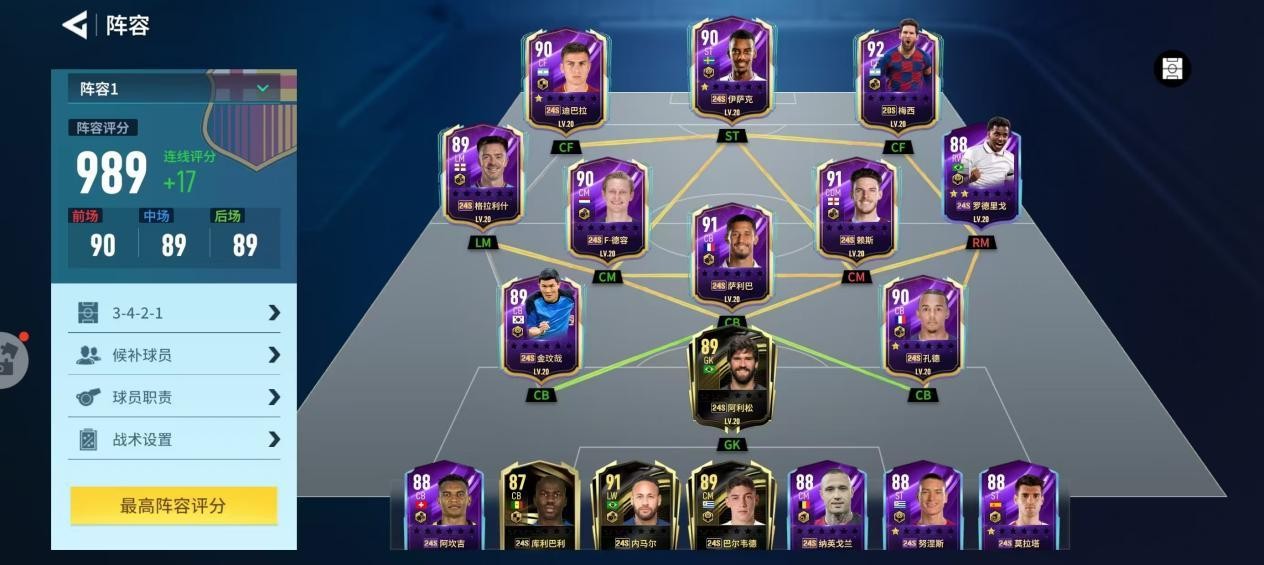Open the 球员职责 player roles menu
Viewport: 1264px width, 565px height.
pyautogui.click(x=174, y=397)
